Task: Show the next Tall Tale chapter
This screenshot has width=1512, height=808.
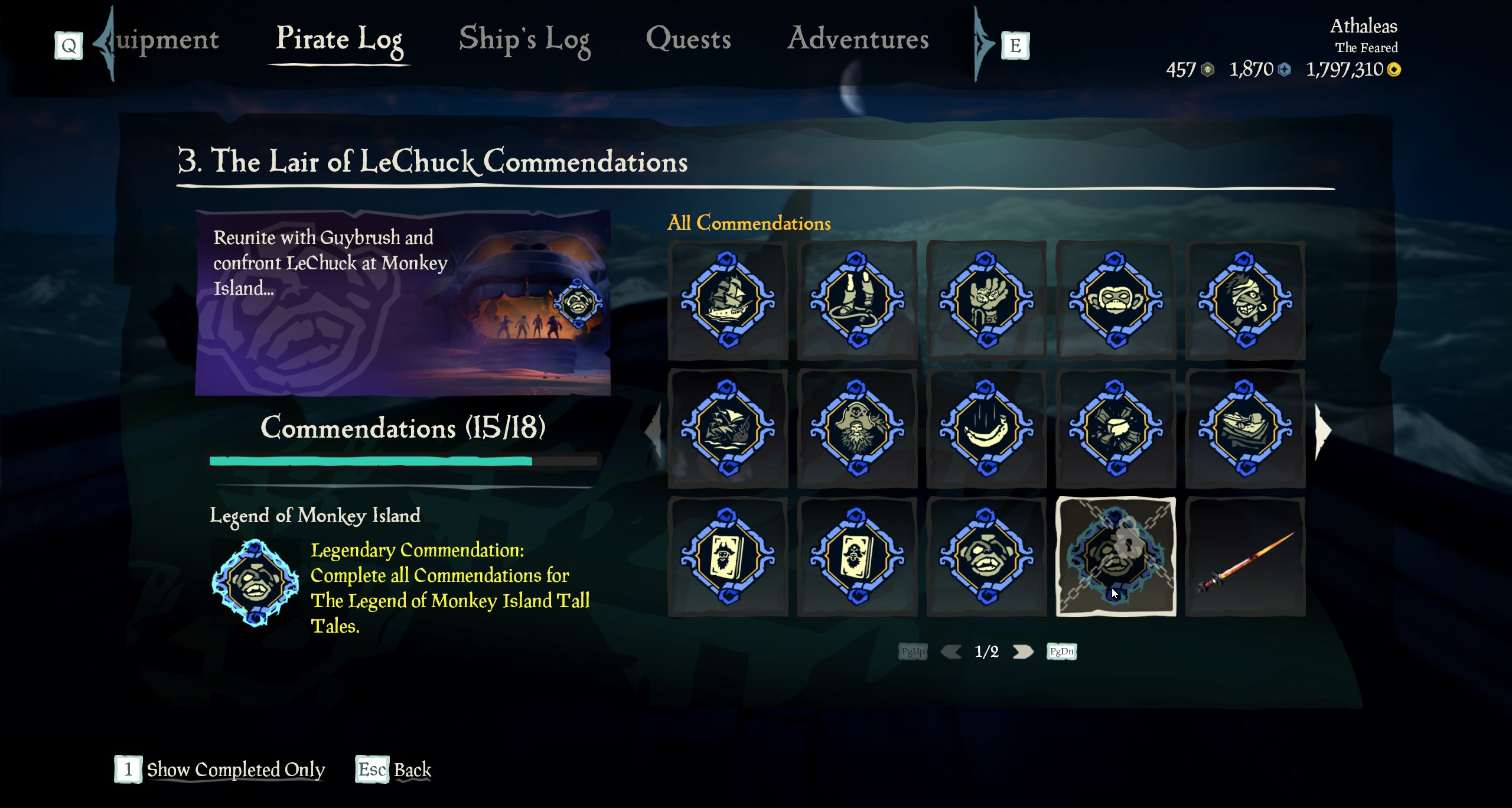Action: click(x=1322, y=430)
